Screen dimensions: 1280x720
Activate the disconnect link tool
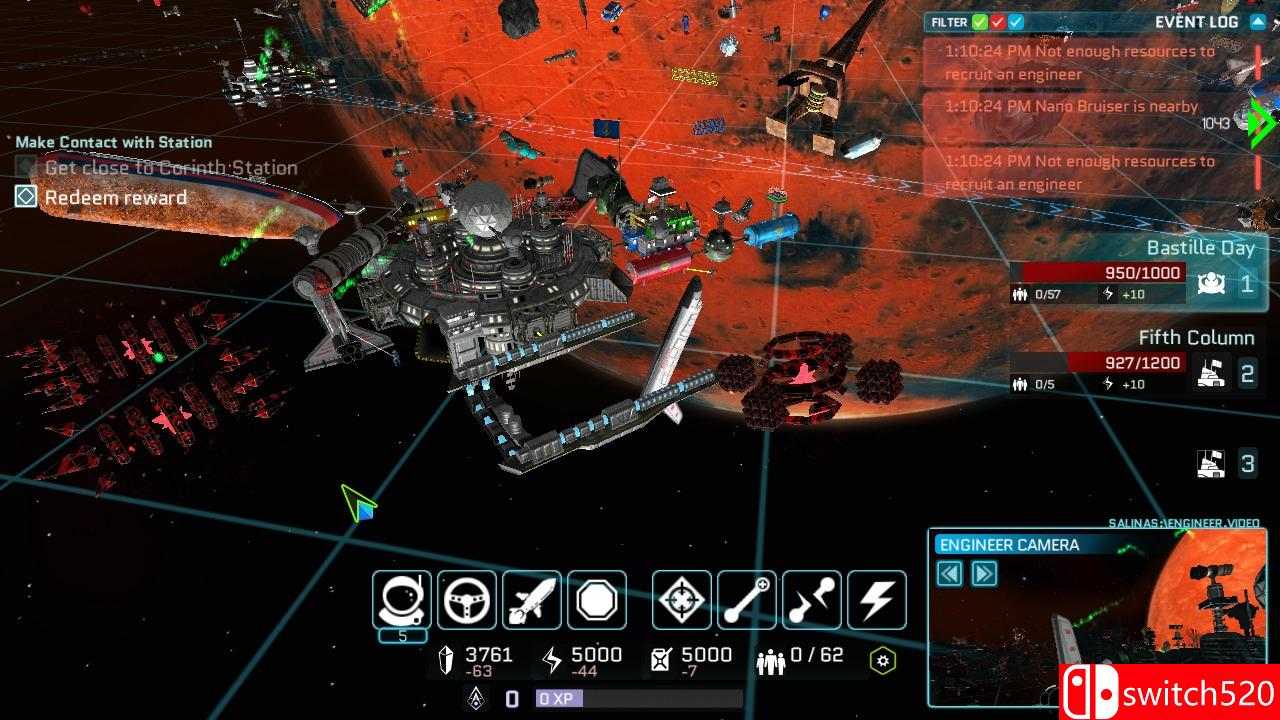812,600
